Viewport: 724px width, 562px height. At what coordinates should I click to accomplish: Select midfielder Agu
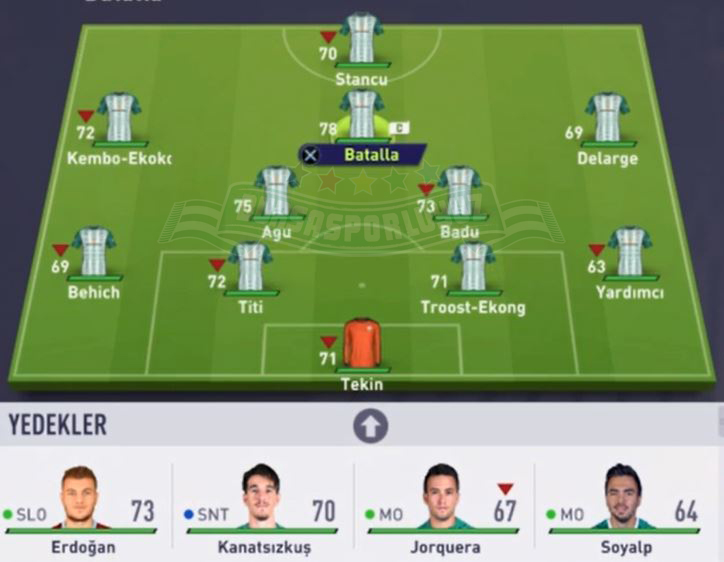tap(276, 192)
